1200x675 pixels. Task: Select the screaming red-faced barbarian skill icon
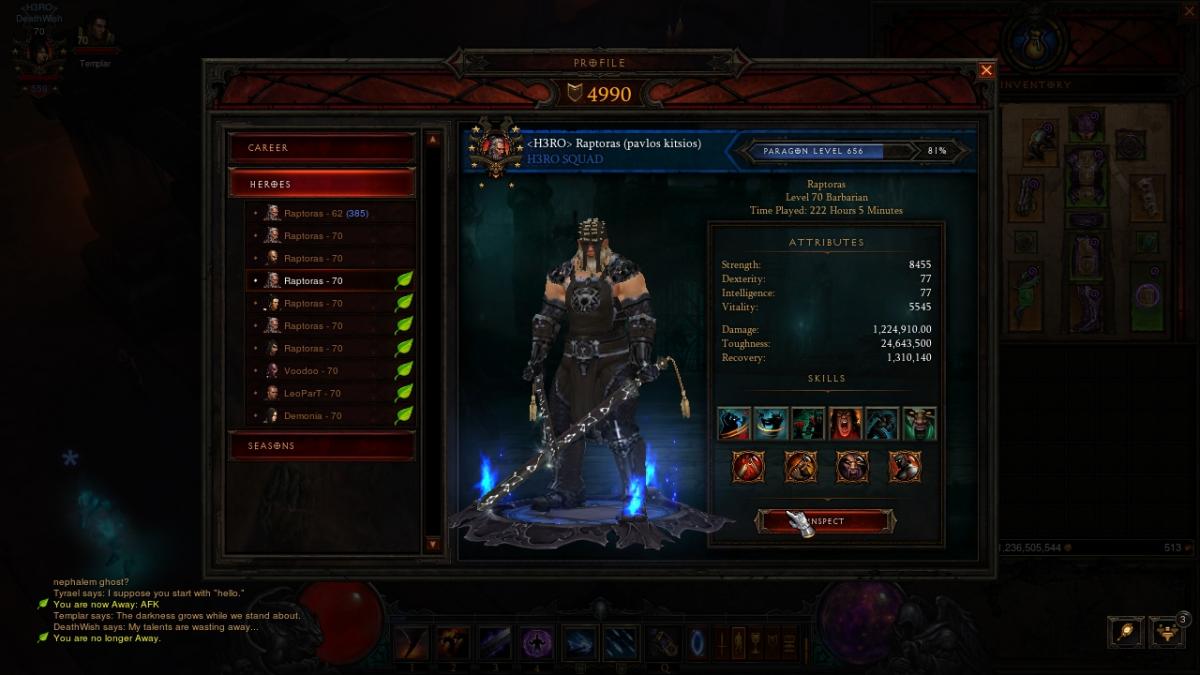[845, 424]
